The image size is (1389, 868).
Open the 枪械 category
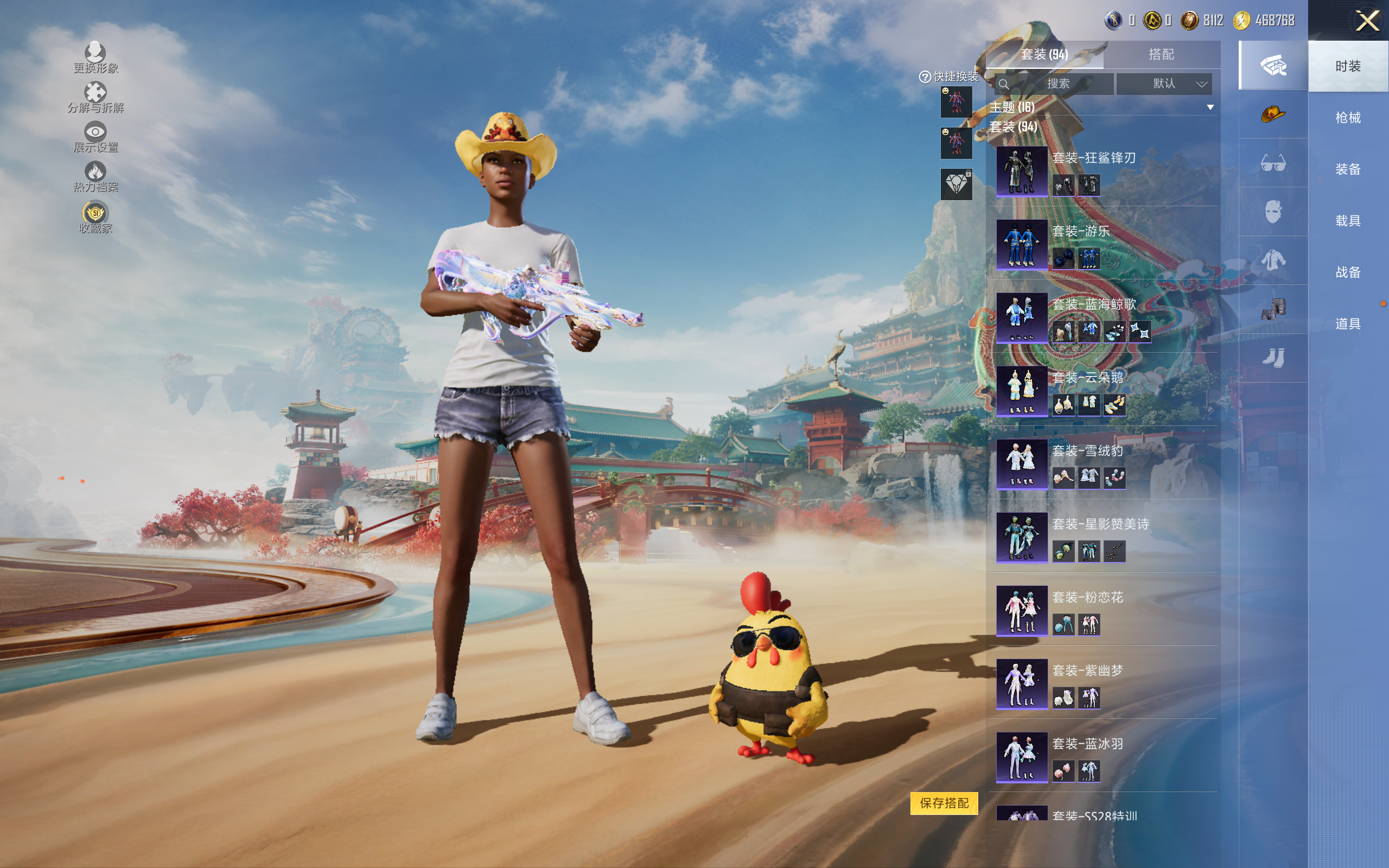[1347, 118]
